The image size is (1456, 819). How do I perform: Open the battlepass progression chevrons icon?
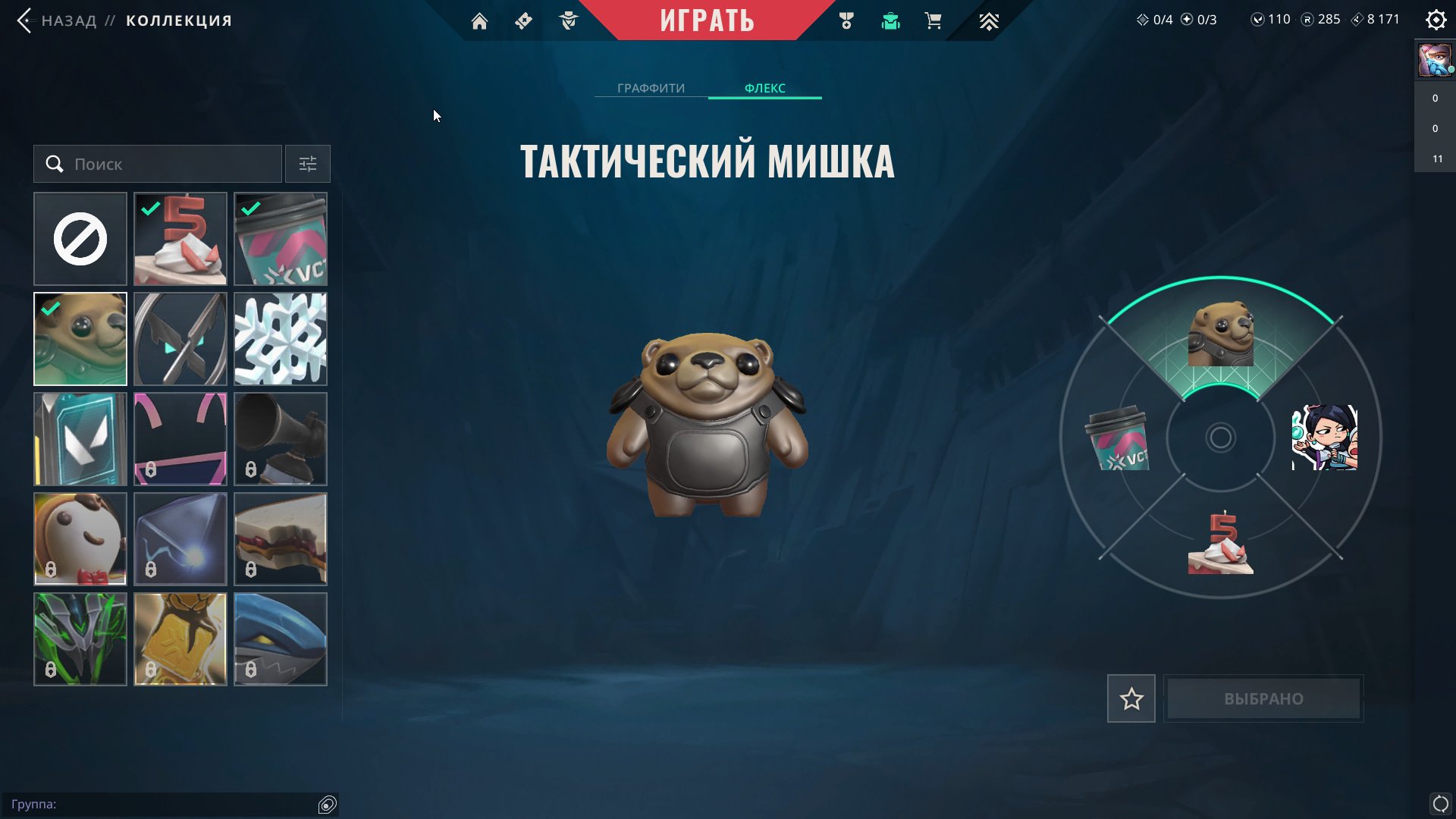click(x=989, y=20)
